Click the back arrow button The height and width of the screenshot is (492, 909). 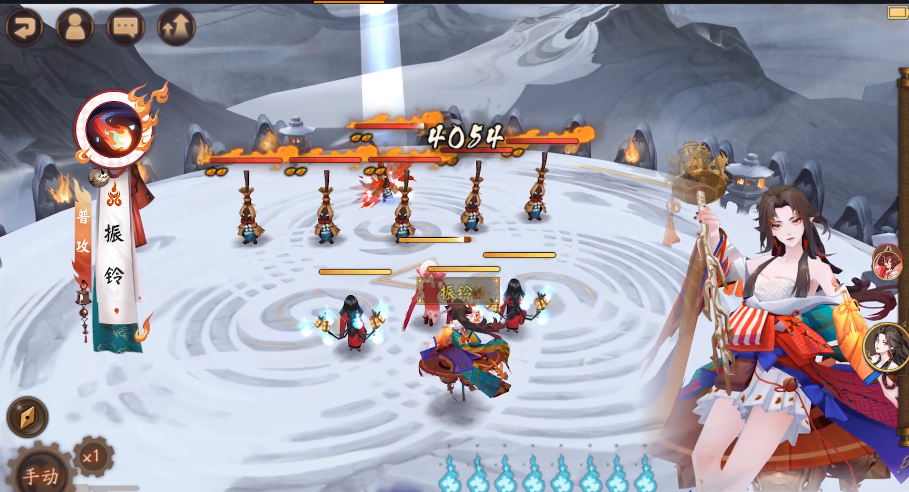[24, 26]
